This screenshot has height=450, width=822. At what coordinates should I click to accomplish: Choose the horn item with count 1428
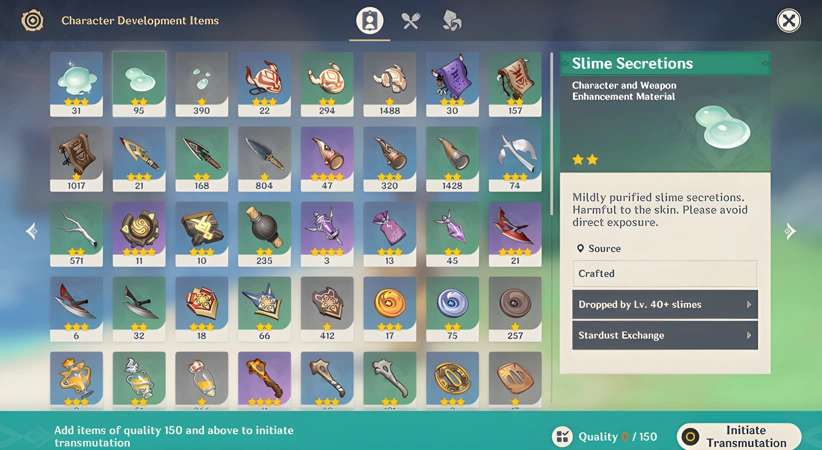(452, 158)
